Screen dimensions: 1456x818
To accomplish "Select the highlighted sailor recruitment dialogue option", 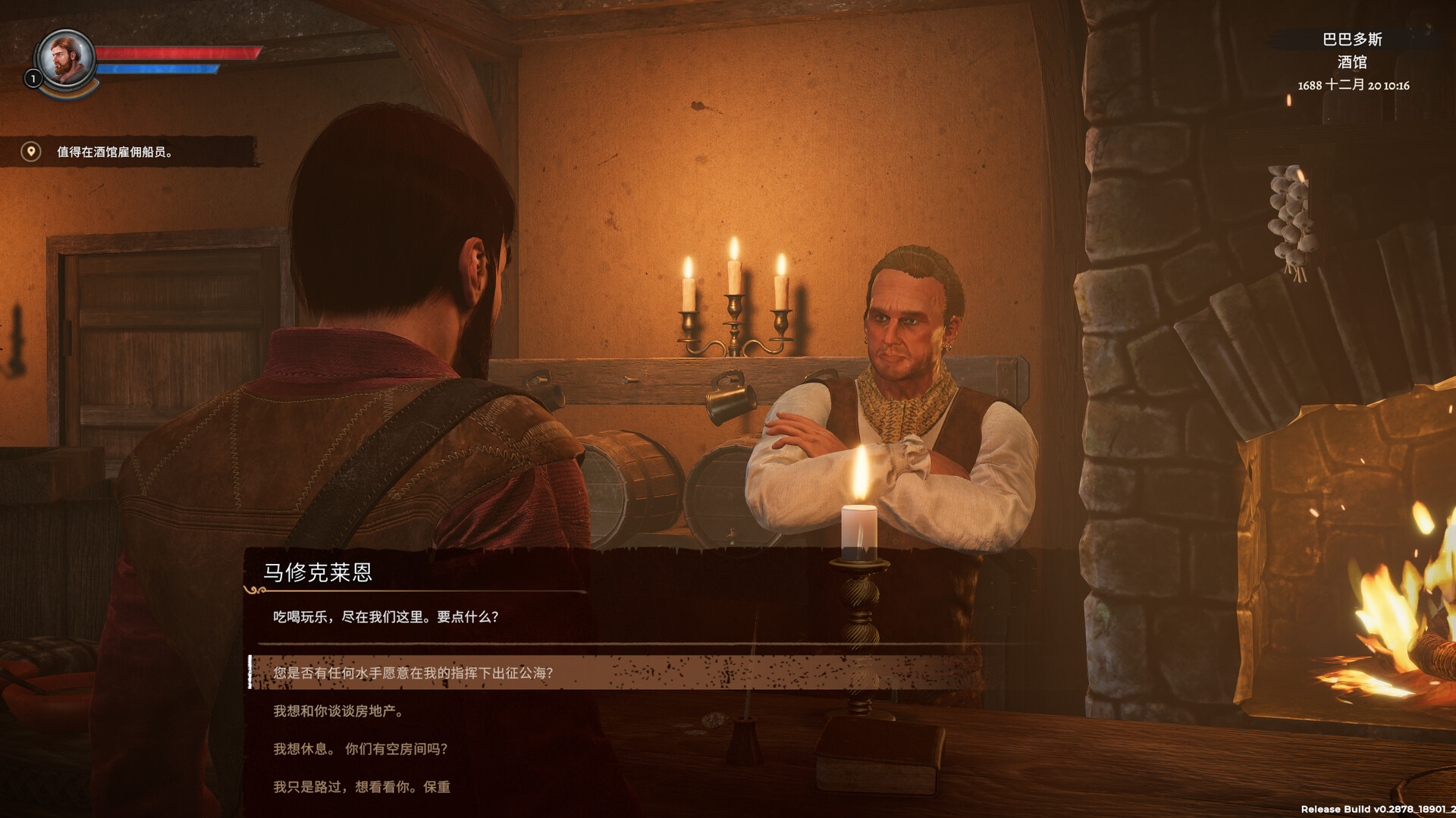I will pos(413,671).
